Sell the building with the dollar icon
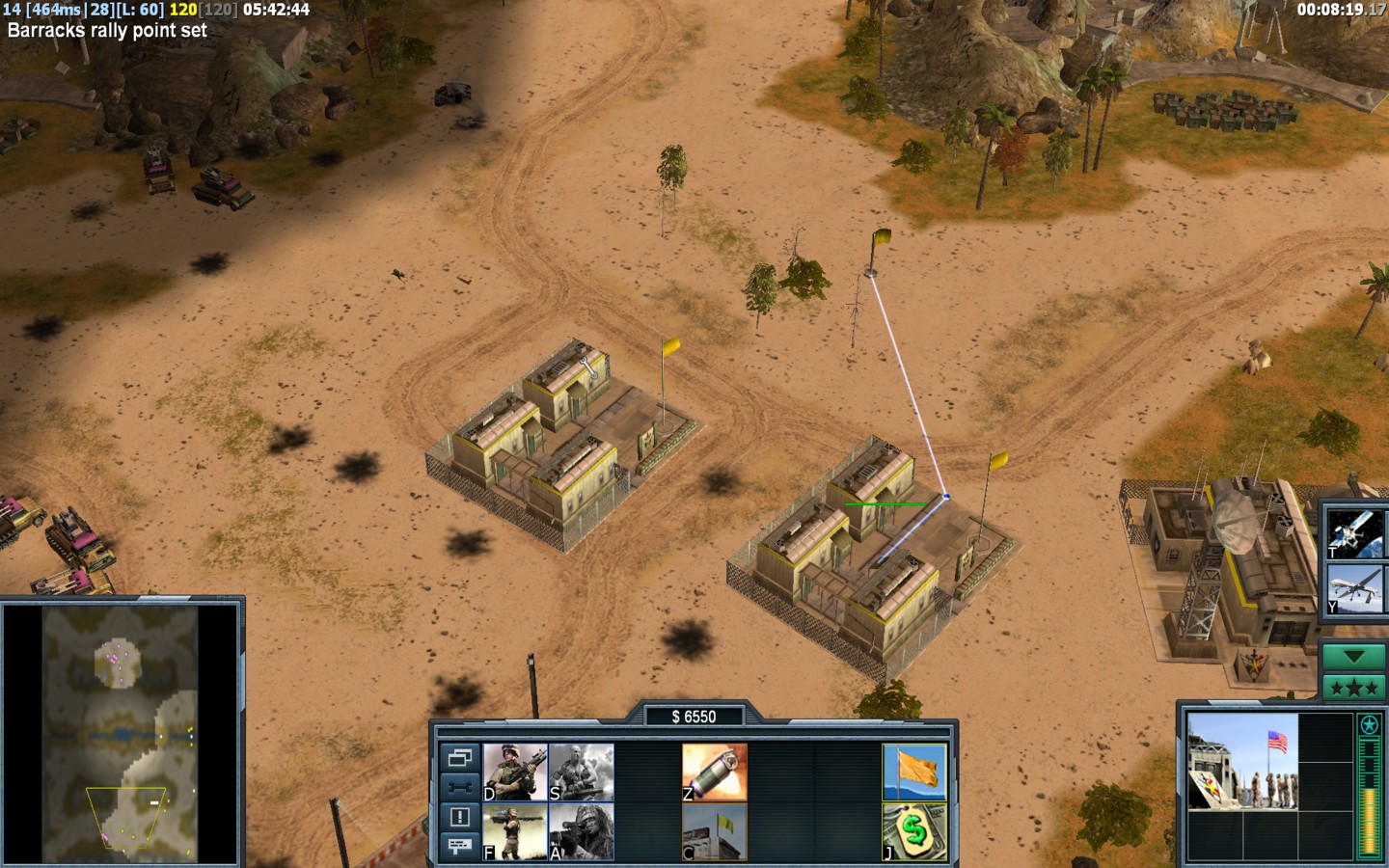This screenshot has width=1389, height=868. pyautogui.click(x=914, y=831)
